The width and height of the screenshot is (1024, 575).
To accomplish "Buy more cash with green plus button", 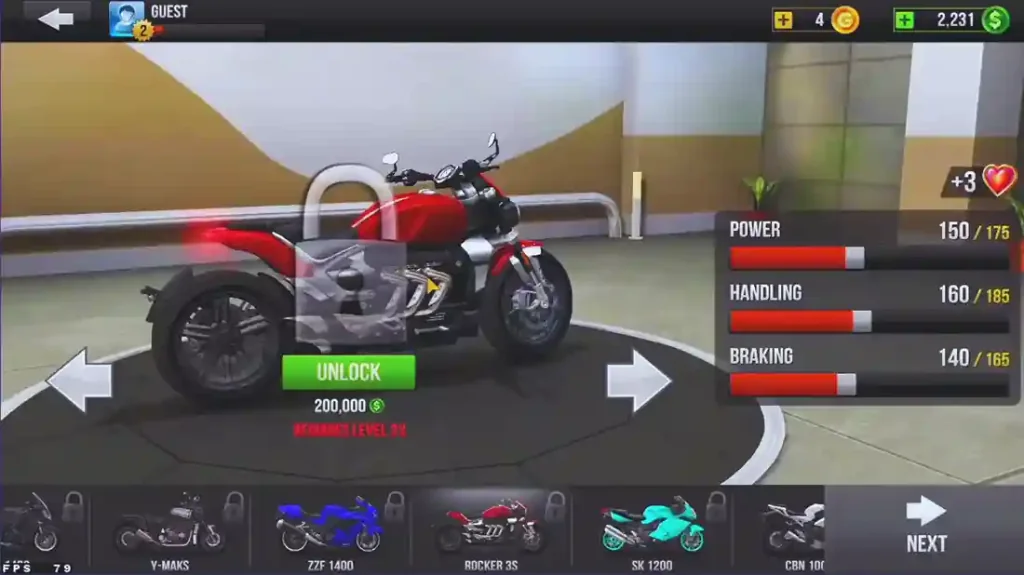I will 904,20.
